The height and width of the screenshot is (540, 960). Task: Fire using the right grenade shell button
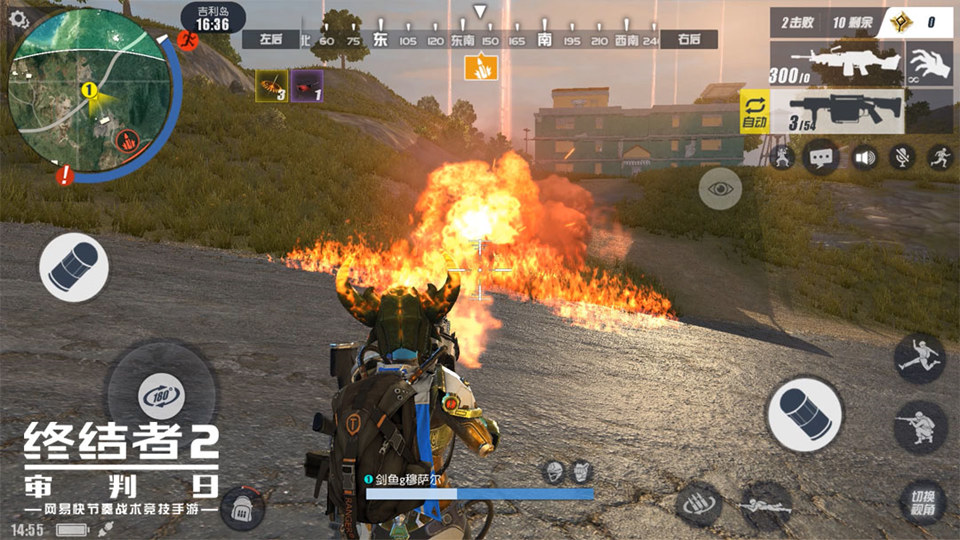[804, 413]
